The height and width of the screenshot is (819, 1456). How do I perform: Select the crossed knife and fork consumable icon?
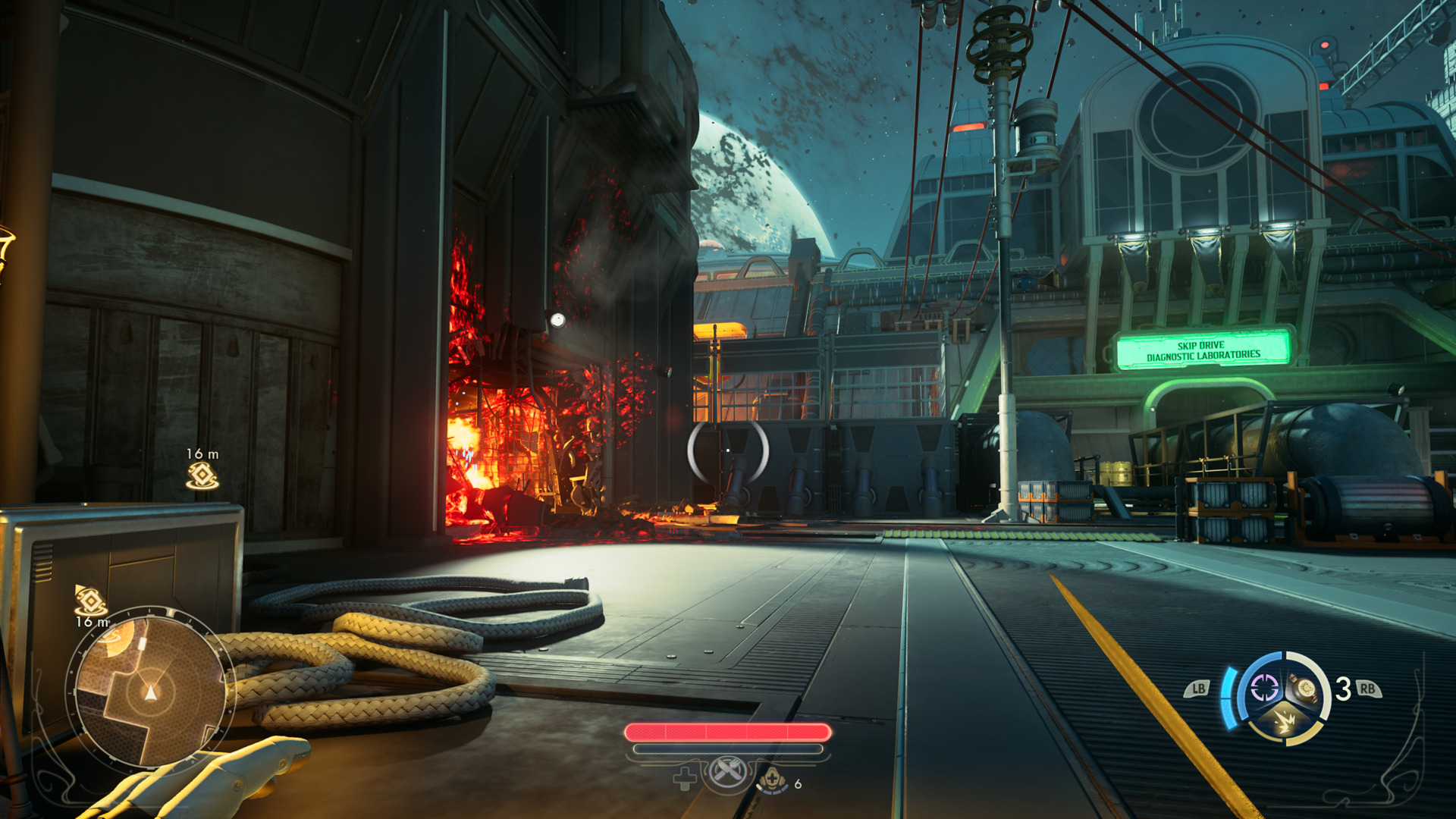coord(727,773)
